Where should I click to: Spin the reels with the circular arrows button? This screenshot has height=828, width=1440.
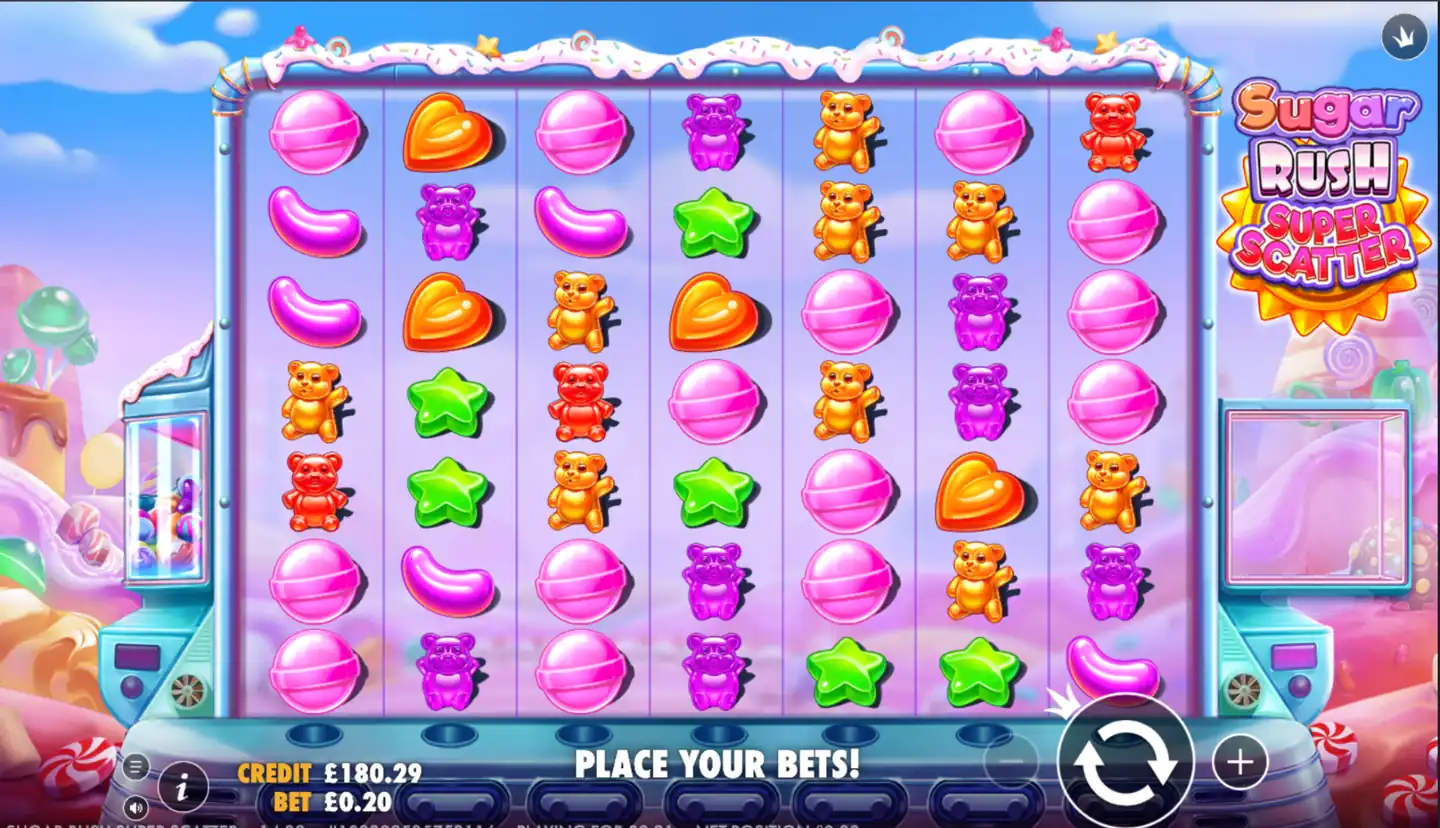pyautogui.click(x=1125, y=760)
